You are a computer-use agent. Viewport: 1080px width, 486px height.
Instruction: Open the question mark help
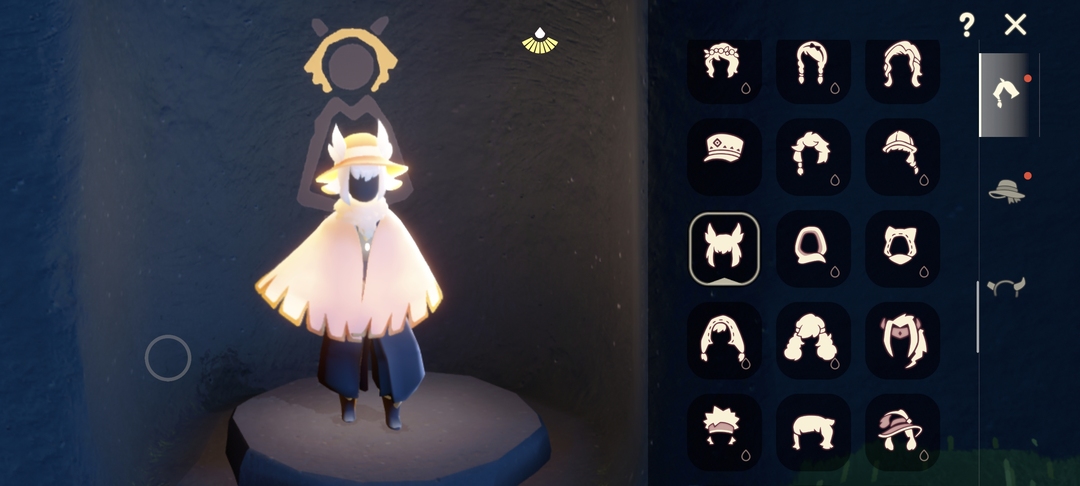[966, 25]
